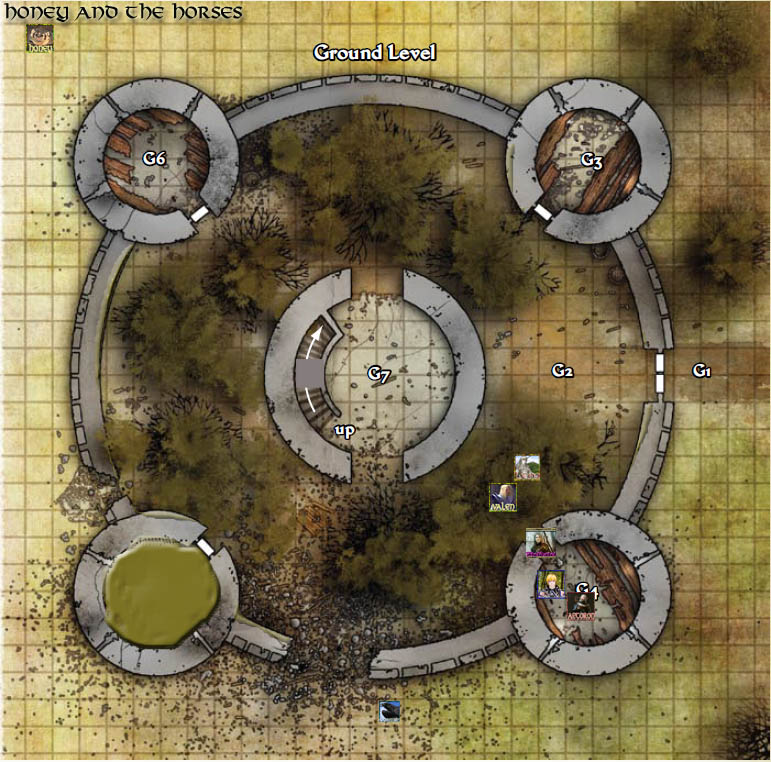Select the blond character token with blue border

pos(551,584)
